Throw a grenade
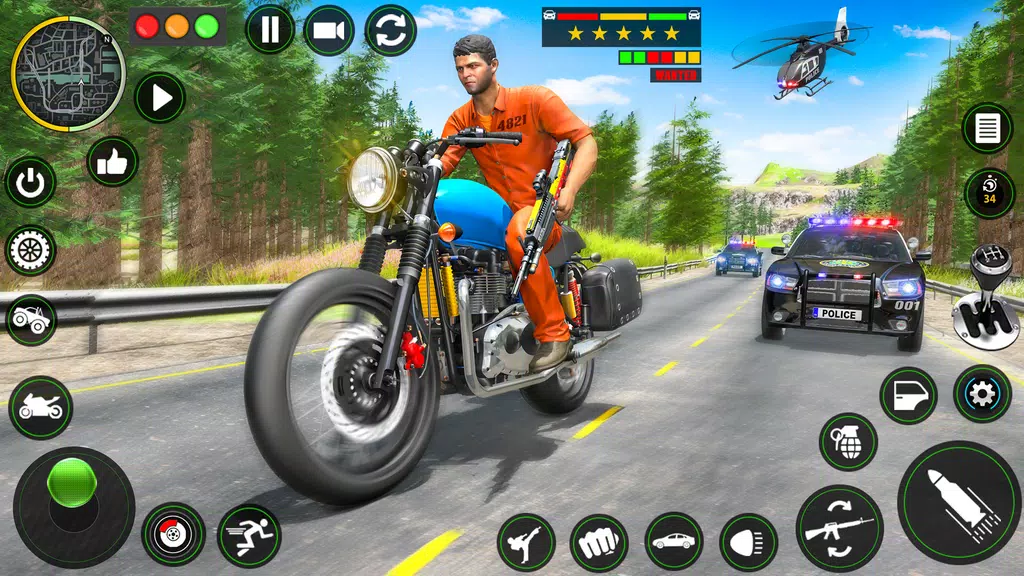The width and height of the screenshot is (1024, 576). tap(848, 442)
